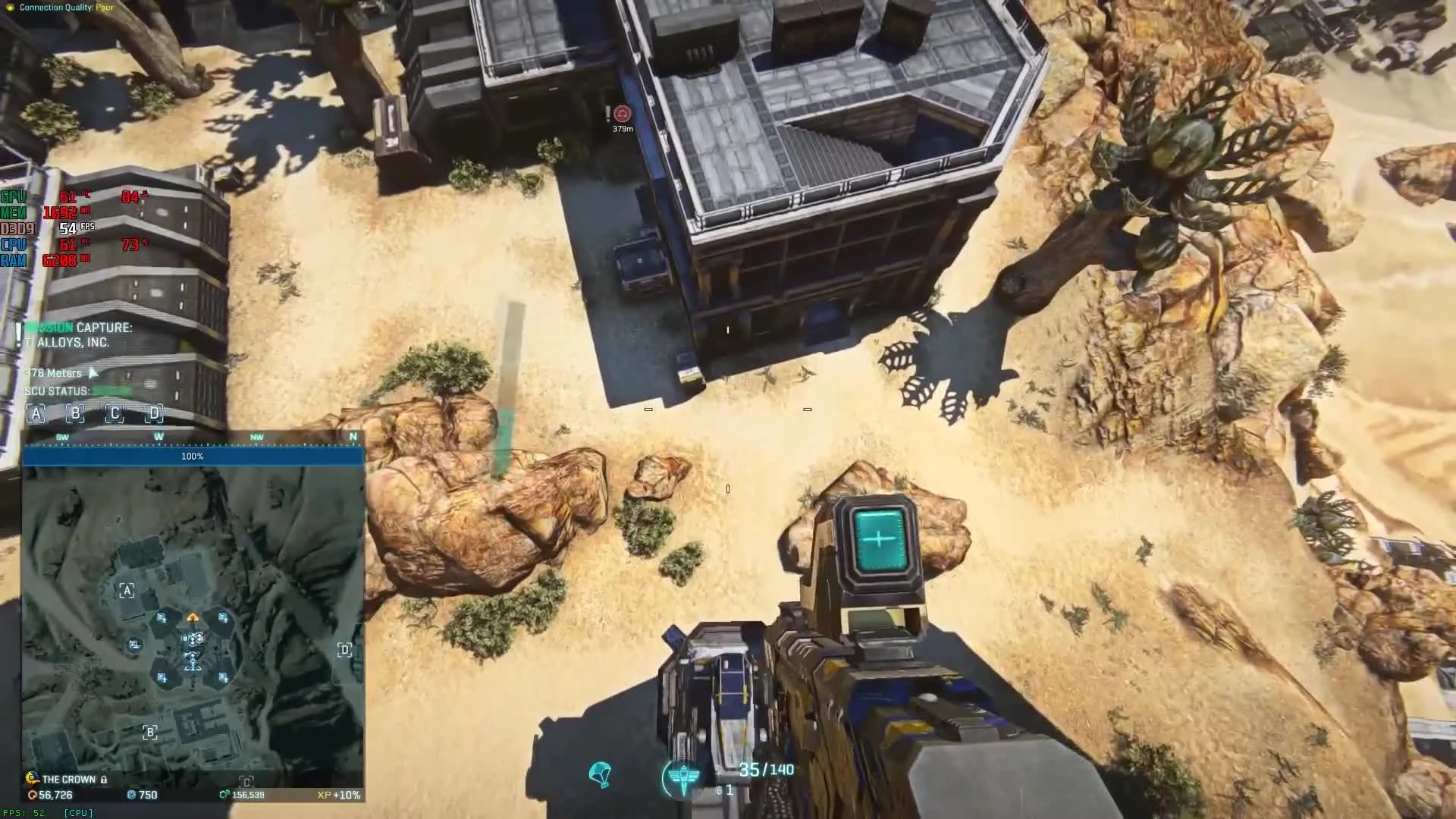Click the 378 Meters distance readout
The height and width of the screenshot is (819, 1456).
[x=53, y=372]
